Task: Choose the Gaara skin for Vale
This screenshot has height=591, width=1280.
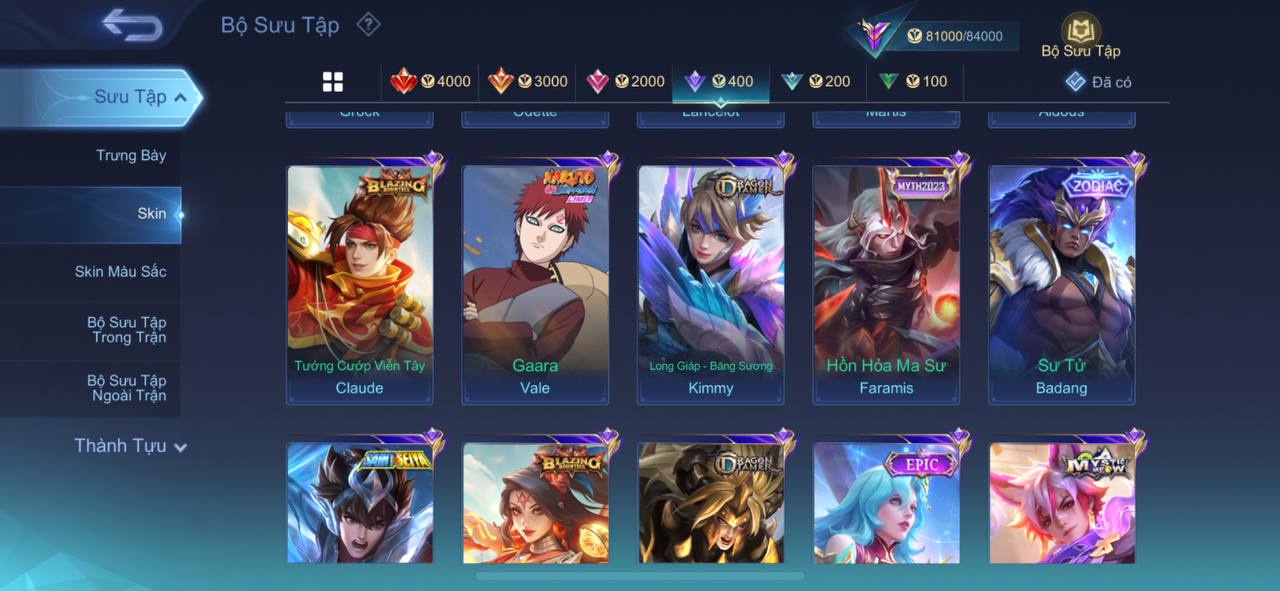Action: [x=535, y=284]
